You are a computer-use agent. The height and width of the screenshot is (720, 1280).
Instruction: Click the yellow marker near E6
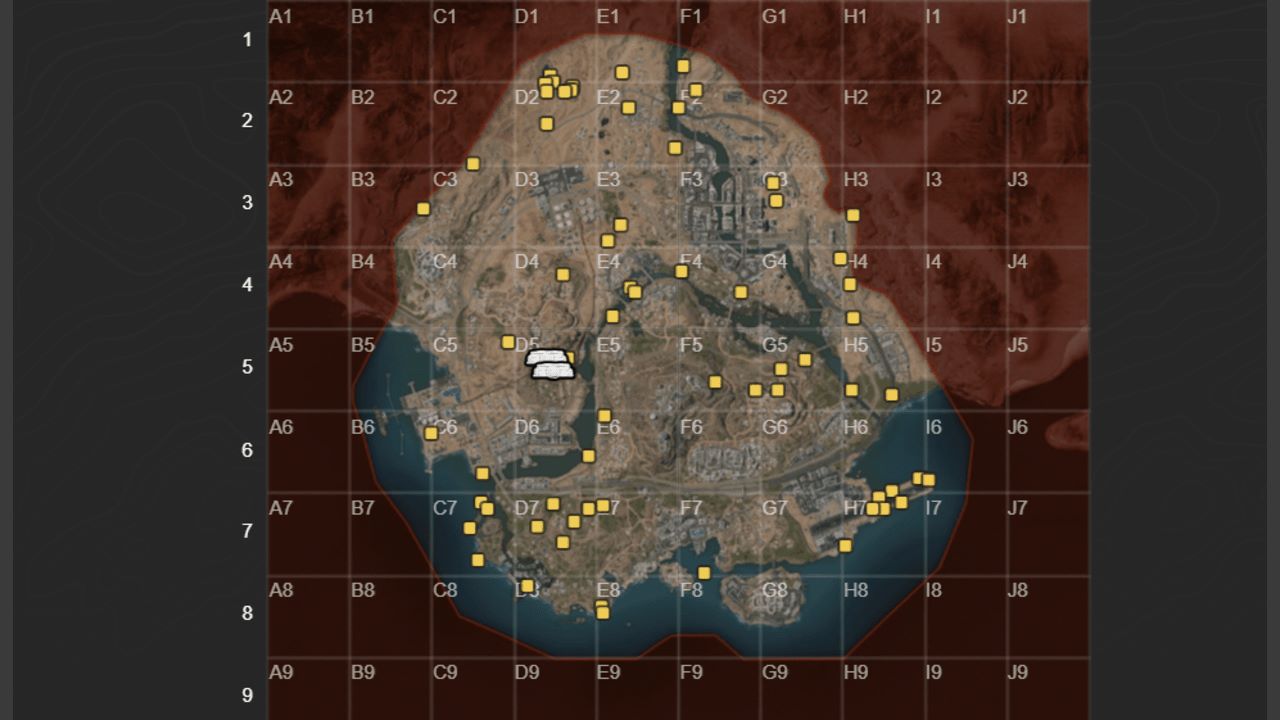pos(605,414)
